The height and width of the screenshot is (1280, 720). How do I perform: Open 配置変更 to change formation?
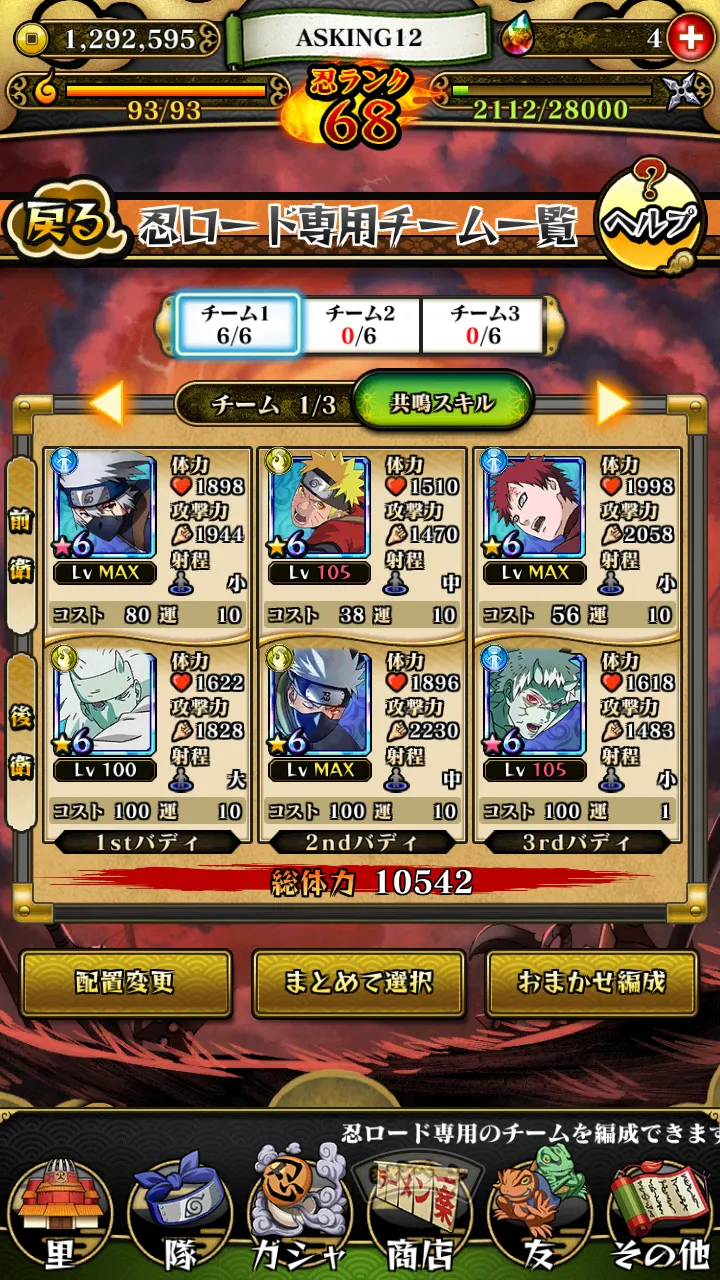tap(126, 982)
